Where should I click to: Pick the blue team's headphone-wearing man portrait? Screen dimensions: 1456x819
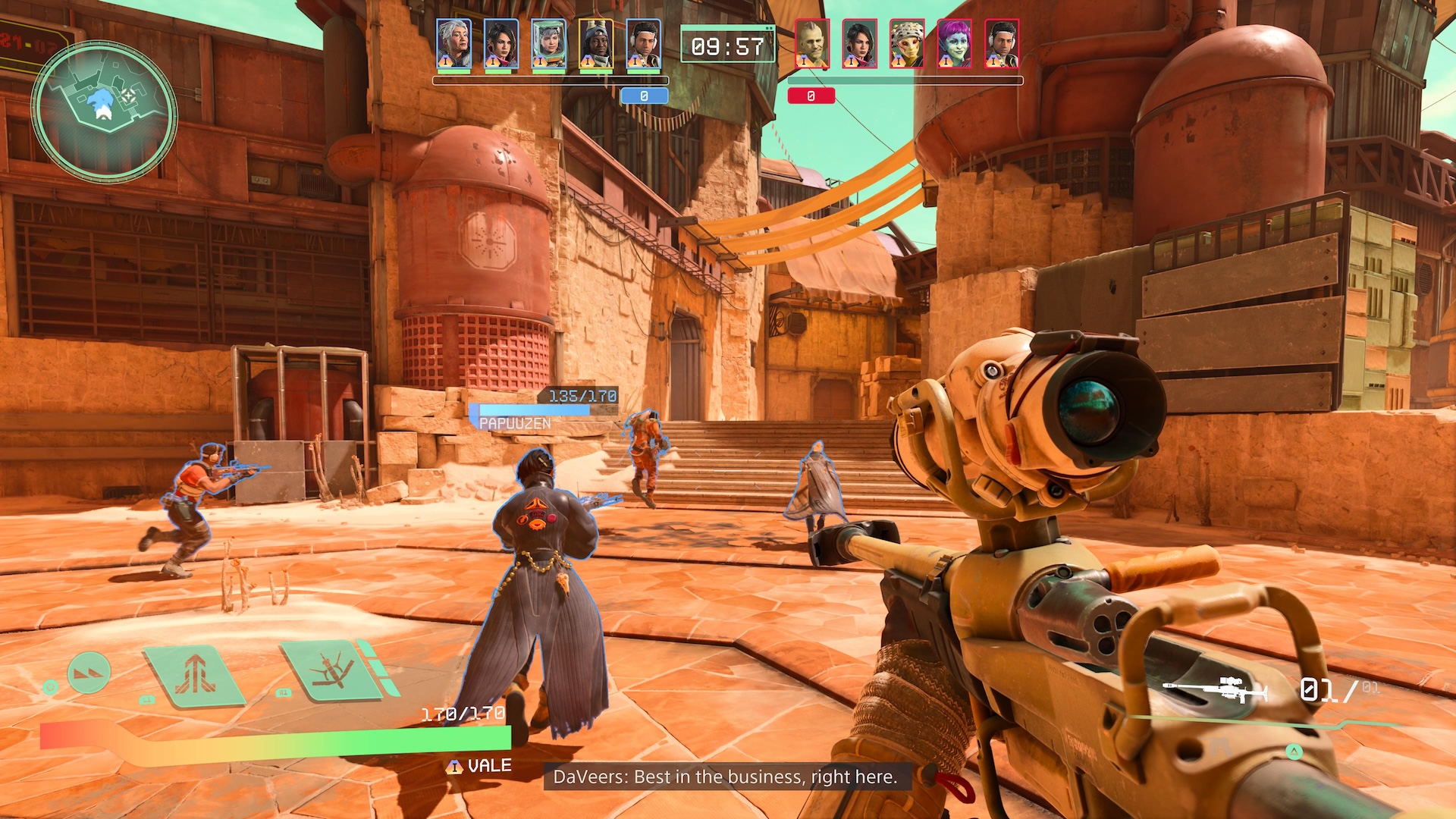643,45
